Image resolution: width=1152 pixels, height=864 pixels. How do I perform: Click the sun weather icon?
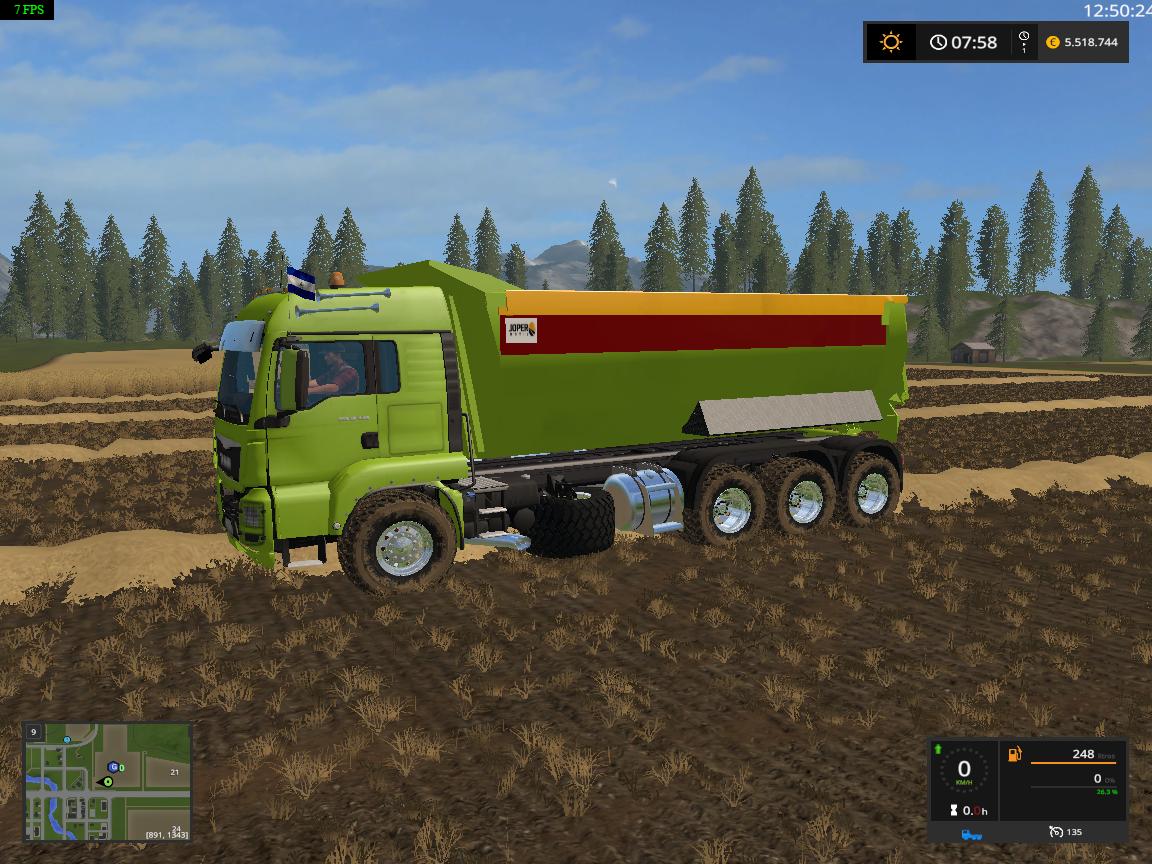[x=890, y=42]
